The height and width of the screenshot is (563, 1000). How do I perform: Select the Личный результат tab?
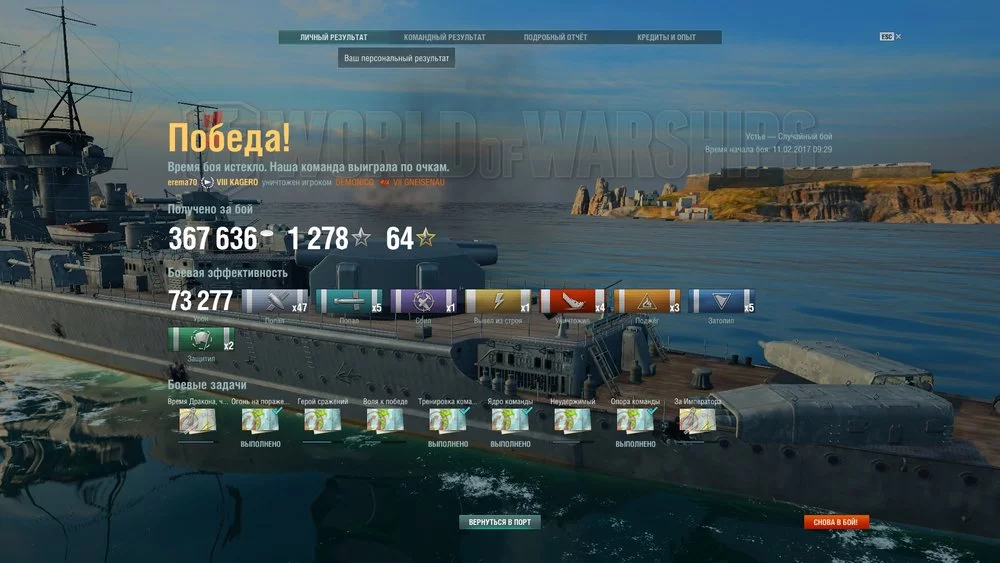334,38
